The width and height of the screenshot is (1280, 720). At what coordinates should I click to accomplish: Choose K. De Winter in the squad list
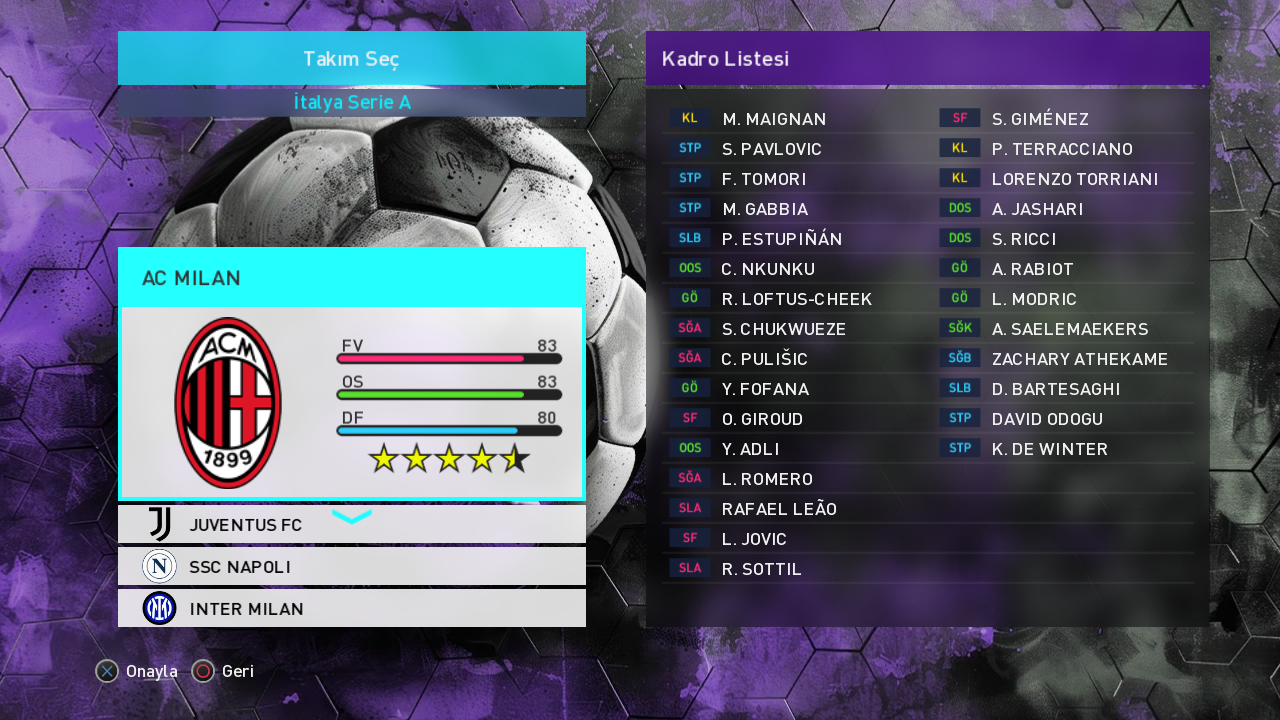tap(1049, 449)
